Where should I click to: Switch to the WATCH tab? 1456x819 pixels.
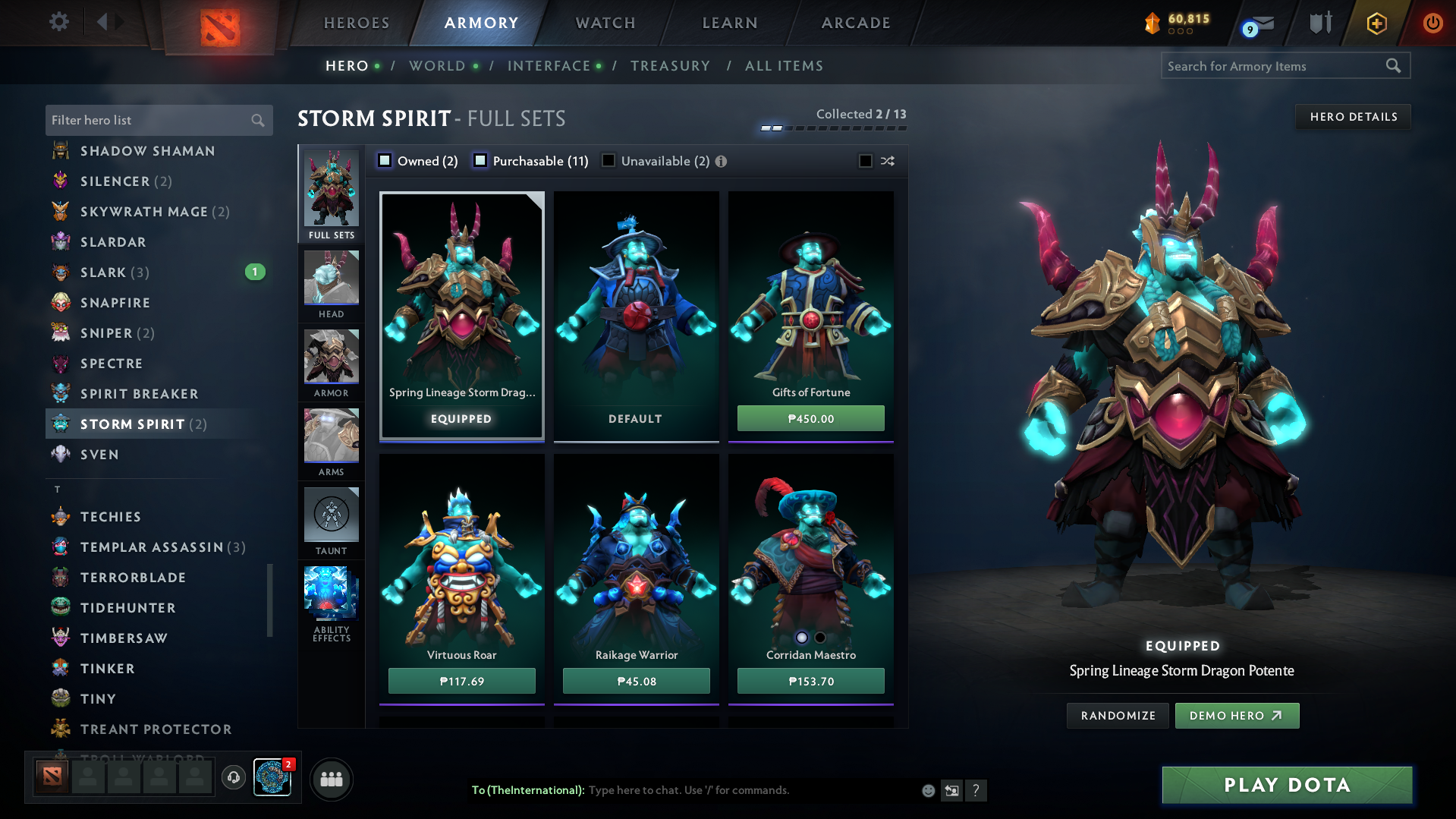(605, 22)
